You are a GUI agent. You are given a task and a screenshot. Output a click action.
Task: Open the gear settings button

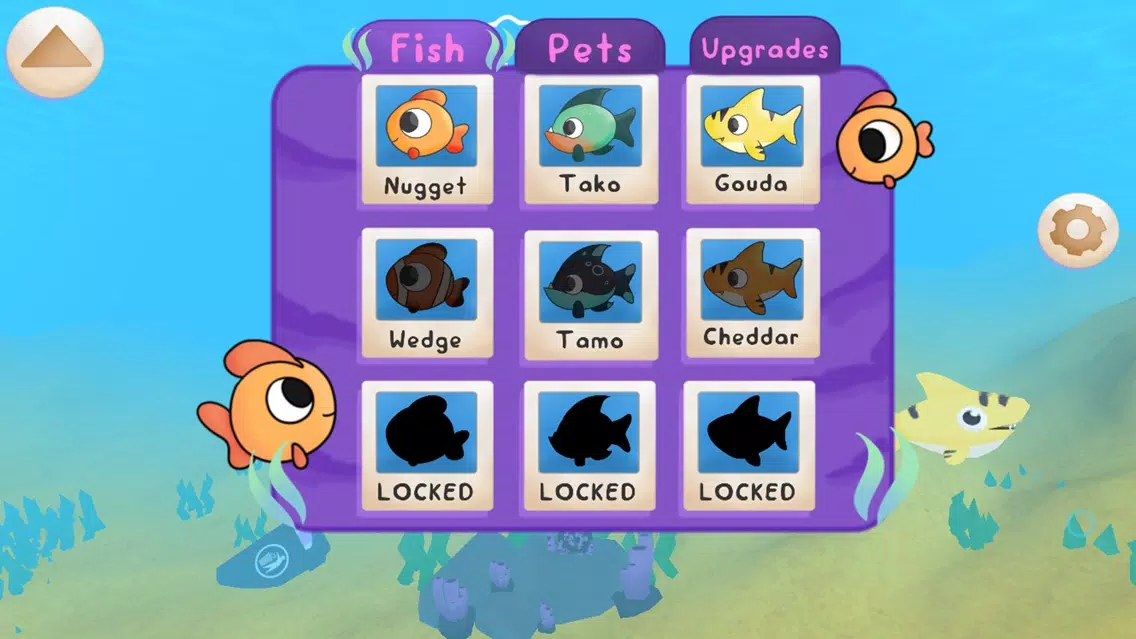pyautogui.click(x=1077, y=231)
